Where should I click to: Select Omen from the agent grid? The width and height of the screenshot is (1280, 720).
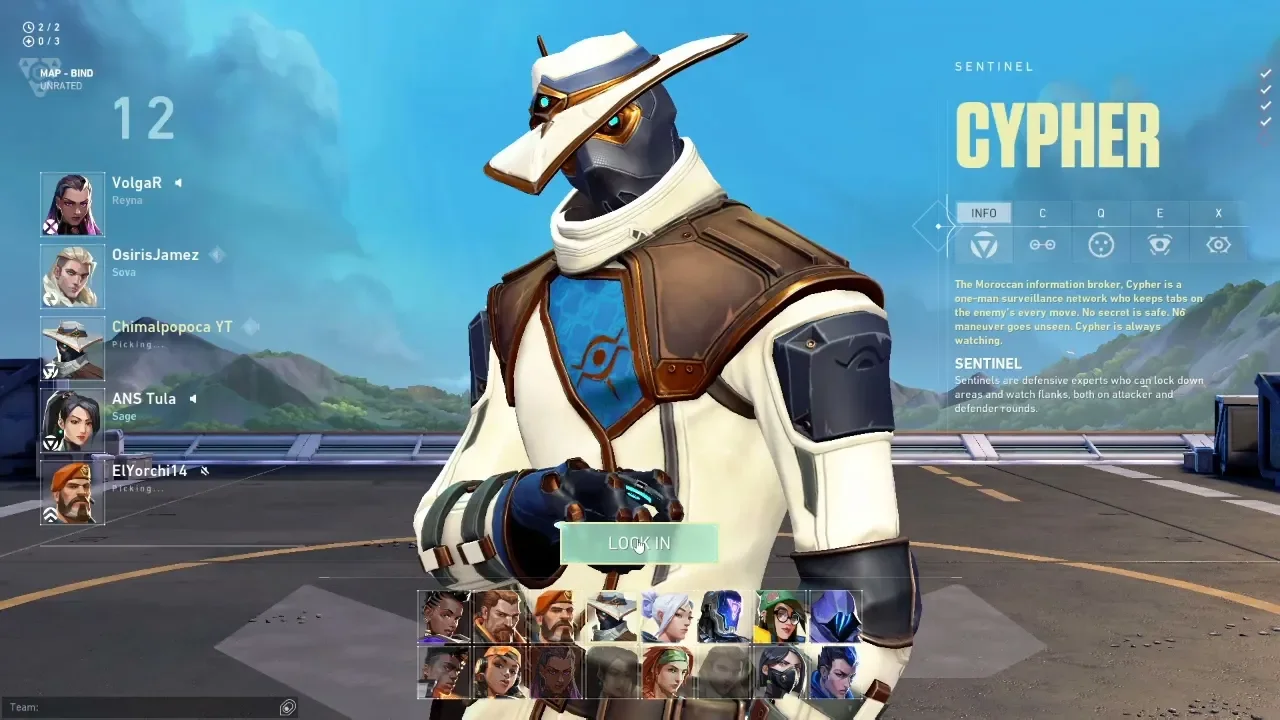836,616
